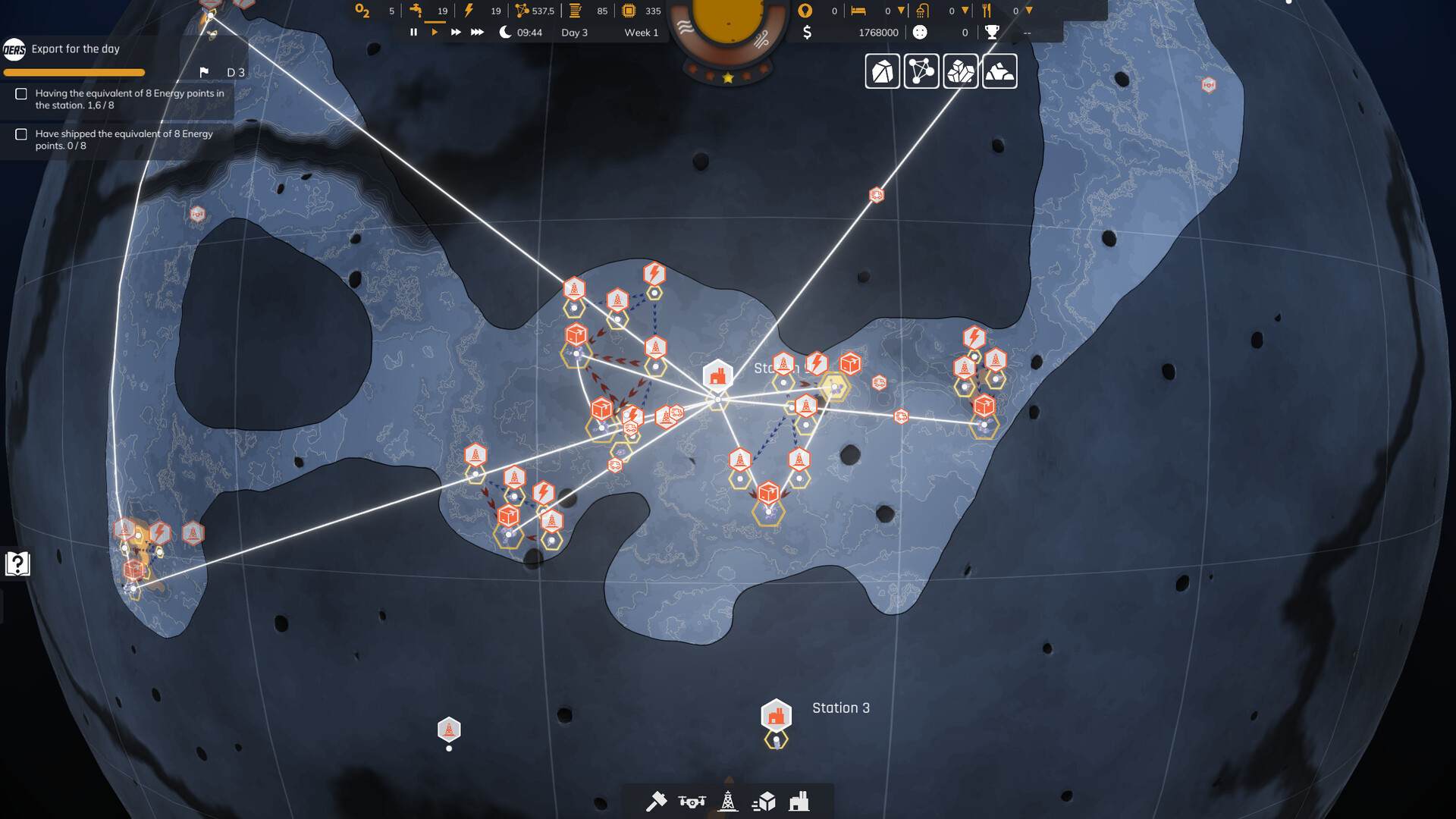This screenshot has width=1456, height=819.
Task: Choose the drone tool in bottom toolbar
Action: click(692, 802)
